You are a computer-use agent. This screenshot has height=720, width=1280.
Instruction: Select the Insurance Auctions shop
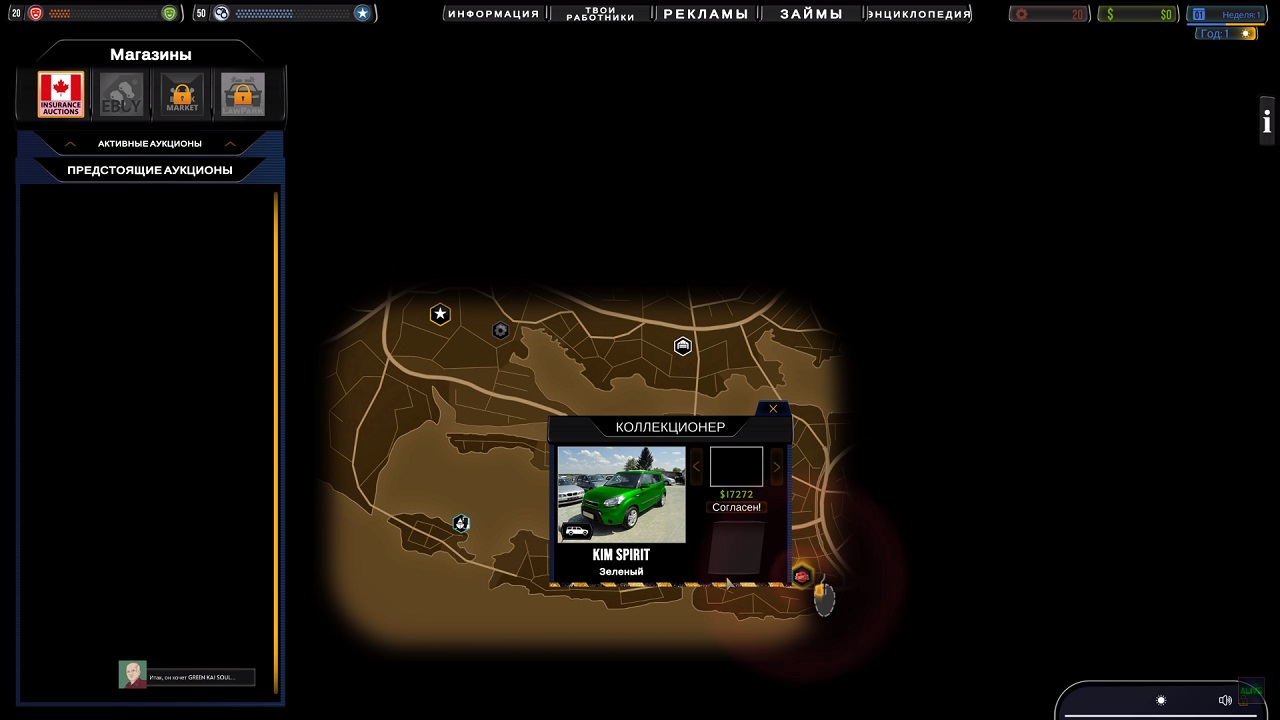click(61, 94)
